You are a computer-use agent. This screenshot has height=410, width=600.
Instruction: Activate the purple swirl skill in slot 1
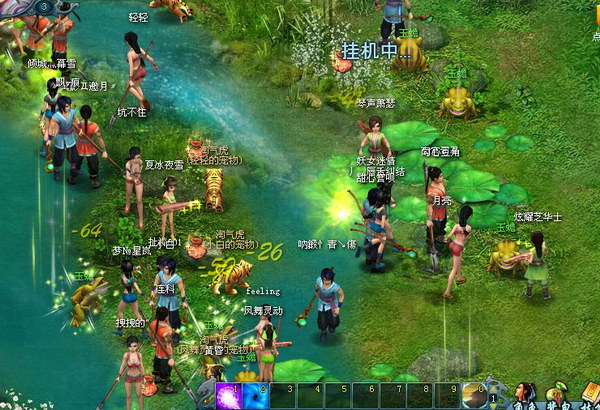coord(229,396)
